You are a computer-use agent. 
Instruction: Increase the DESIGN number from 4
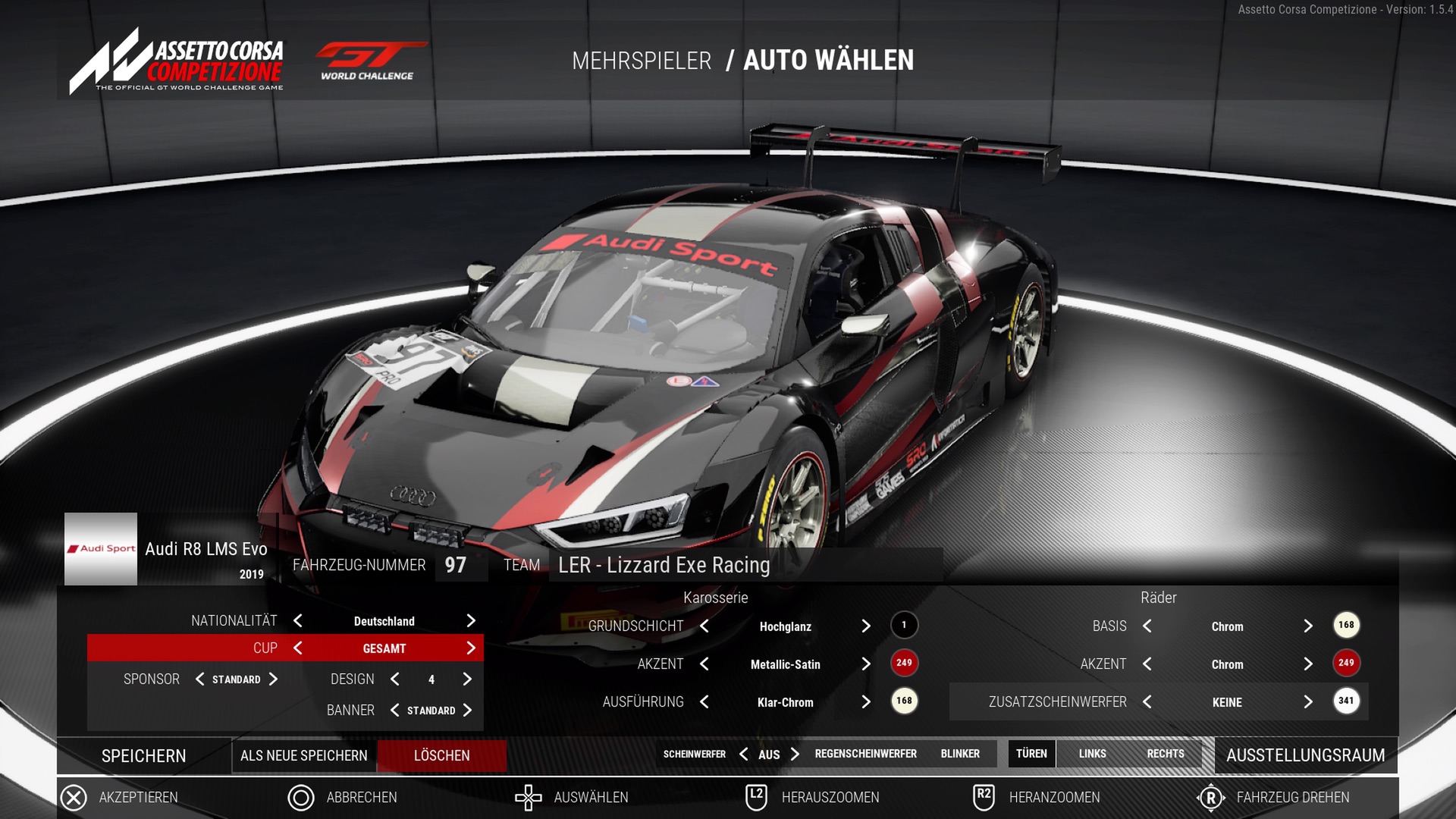point(467,679)
